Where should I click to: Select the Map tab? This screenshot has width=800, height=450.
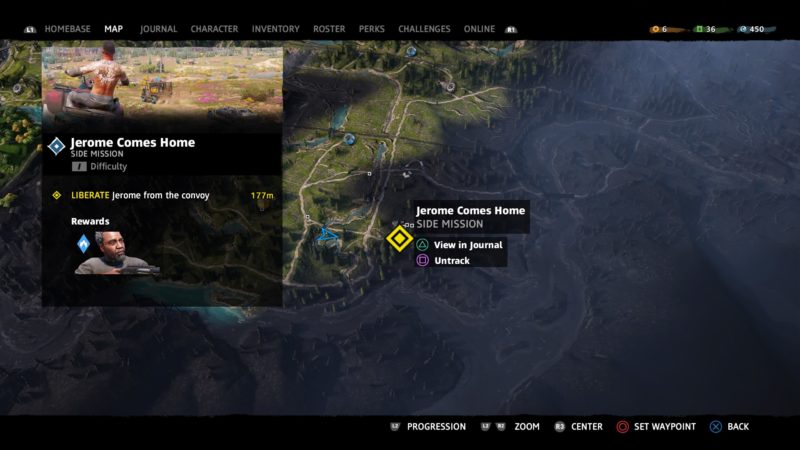pyautogui.click(x=114, y=29)
